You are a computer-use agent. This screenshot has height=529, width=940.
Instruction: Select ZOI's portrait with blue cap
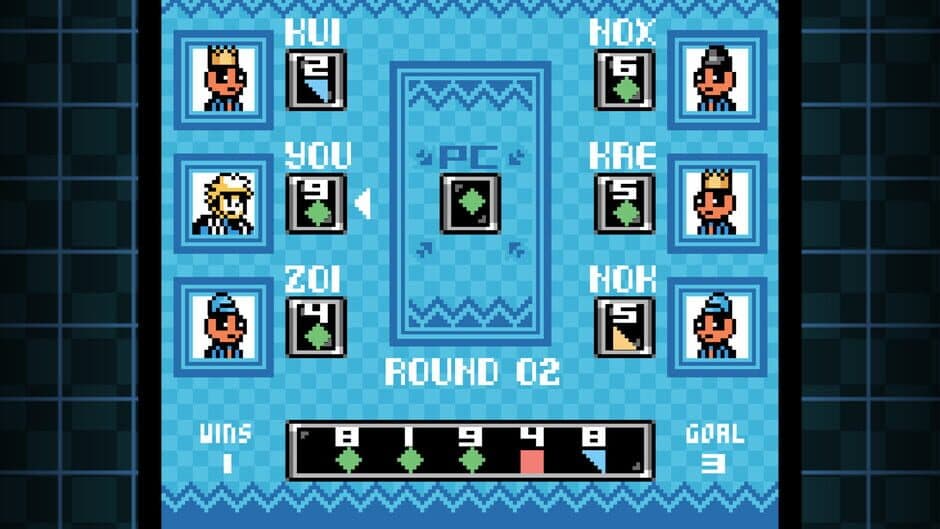coord(223,327)
